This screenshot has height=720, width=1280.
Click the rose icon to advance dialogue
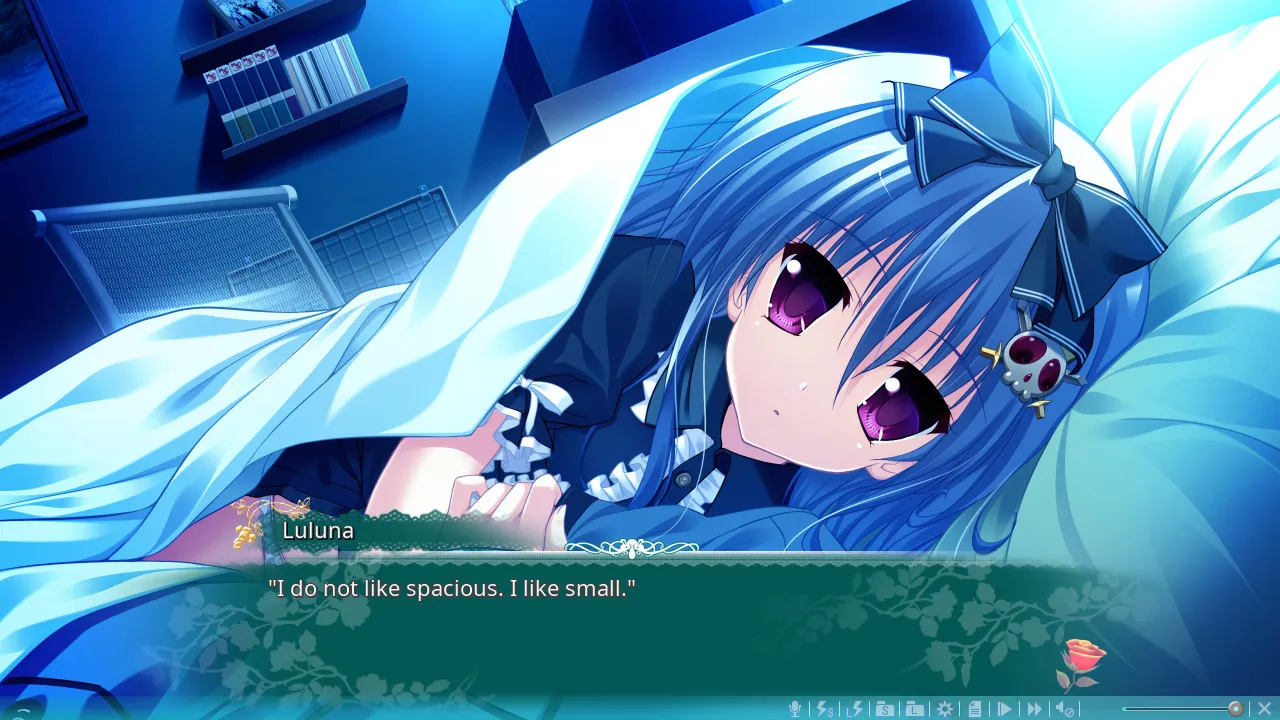[x=1082, y=661]
